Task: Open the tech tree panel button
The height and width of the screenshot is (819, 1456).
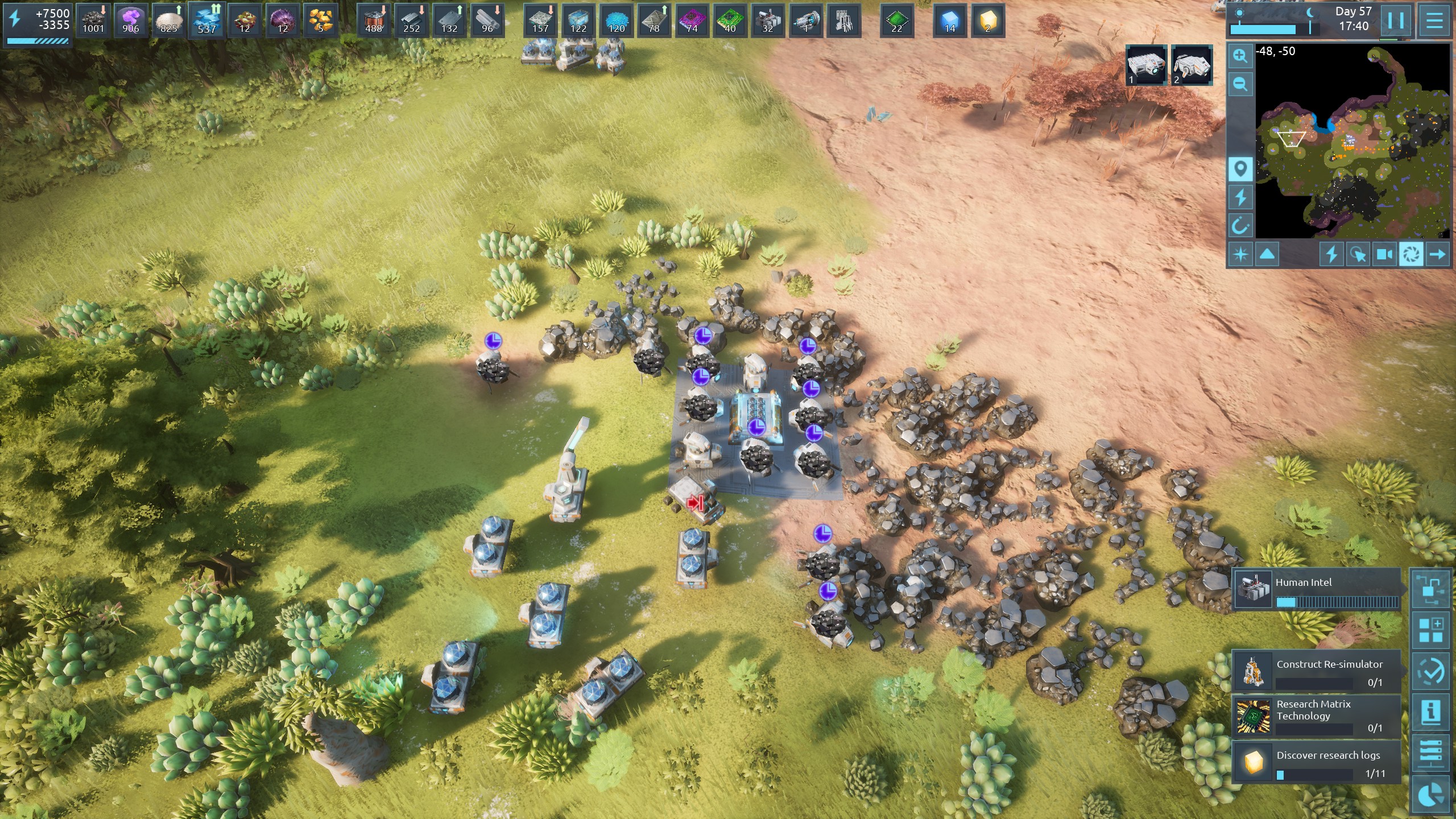Action: tap(1430, 589)
